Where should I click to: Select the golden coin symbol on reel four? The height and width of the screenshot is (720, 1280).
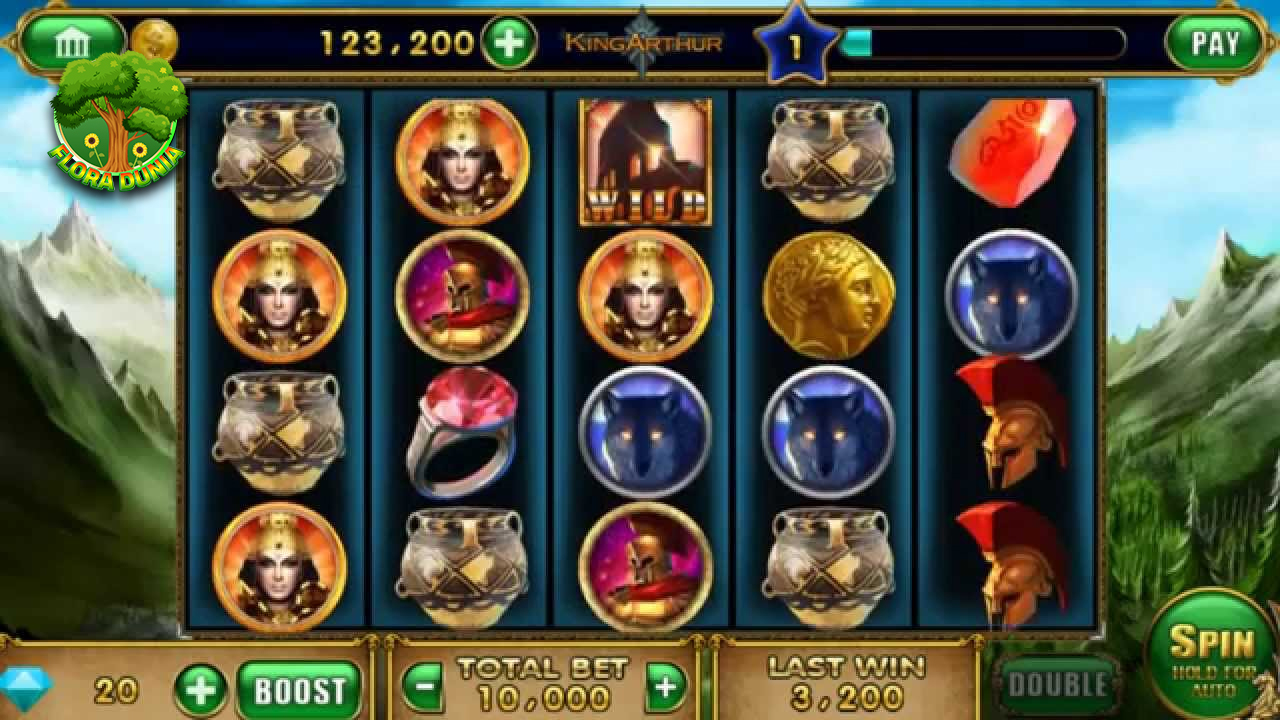click(830, 294)
